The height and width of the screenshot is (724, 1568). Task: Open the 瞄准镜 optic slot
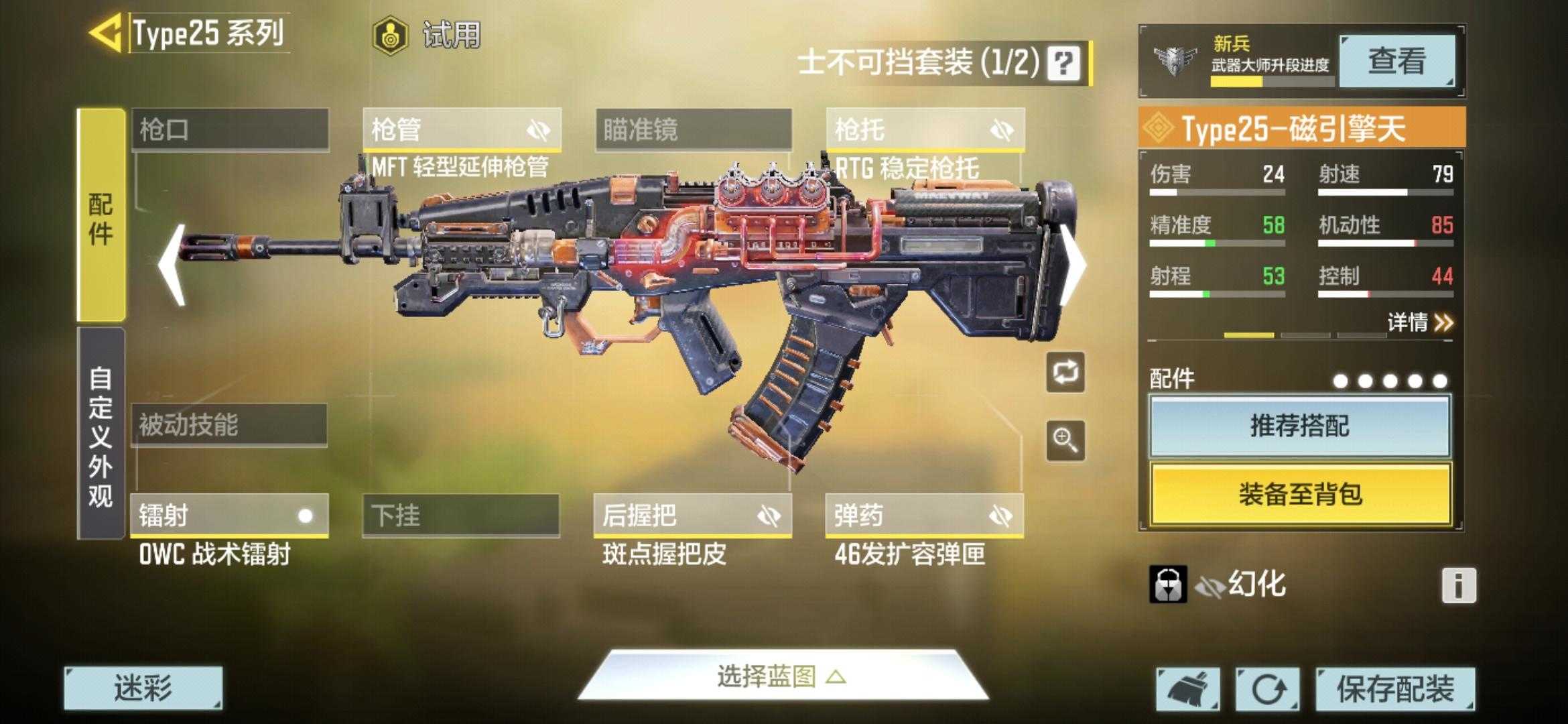[x=694, y=129]
